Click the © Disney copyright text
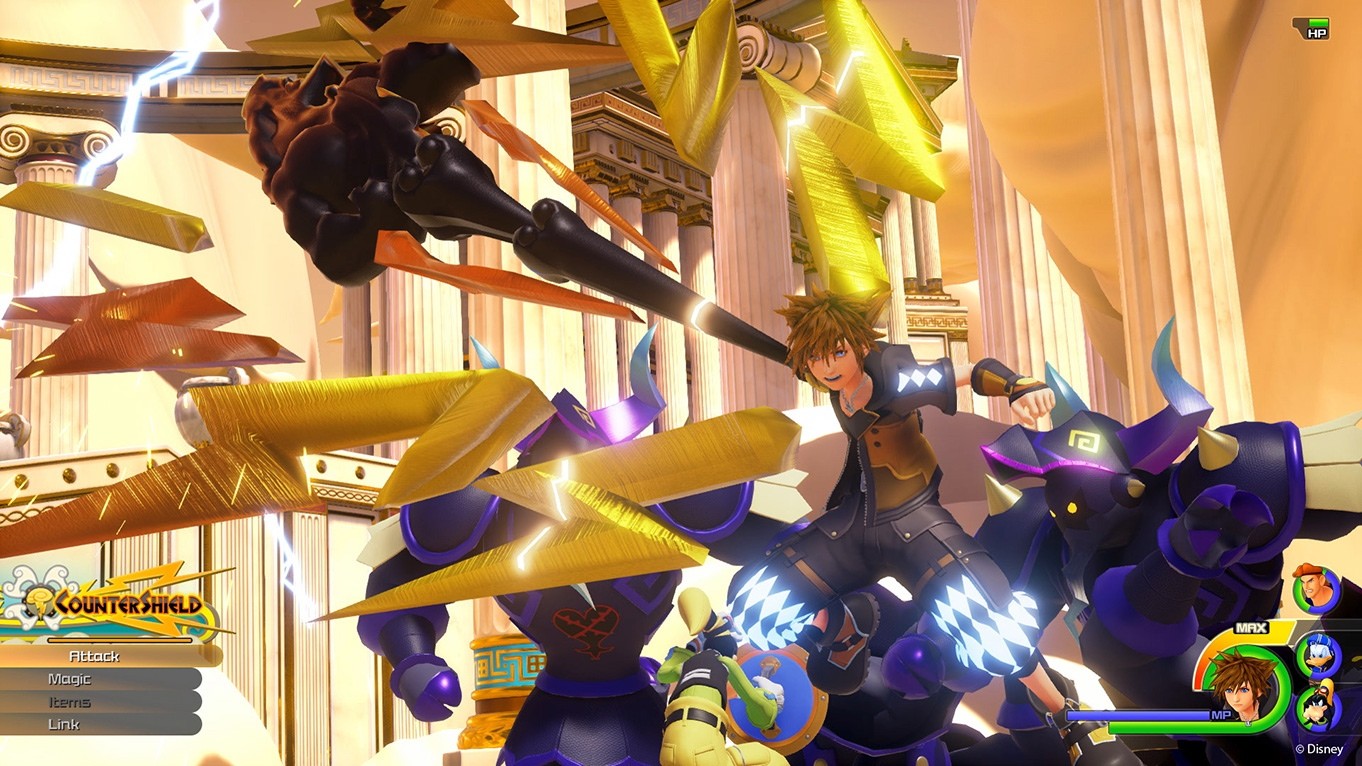Viewport: 1362px width, 766px height. pos(1318,748)
